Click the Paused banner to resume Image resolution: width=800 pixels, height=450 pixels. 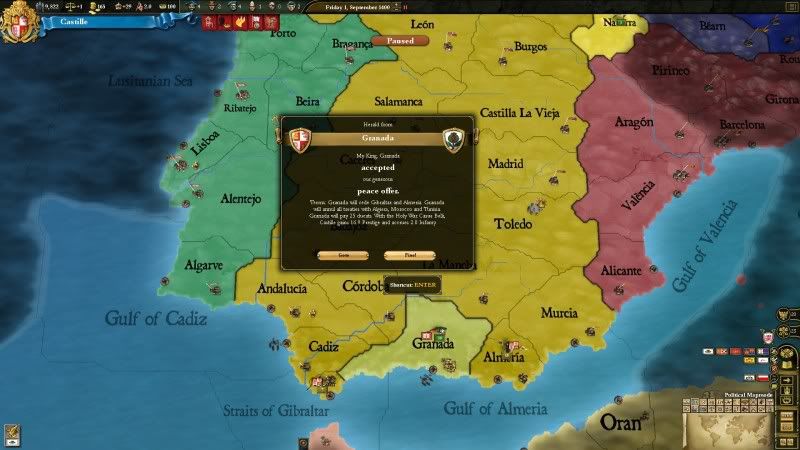[400, 41]
